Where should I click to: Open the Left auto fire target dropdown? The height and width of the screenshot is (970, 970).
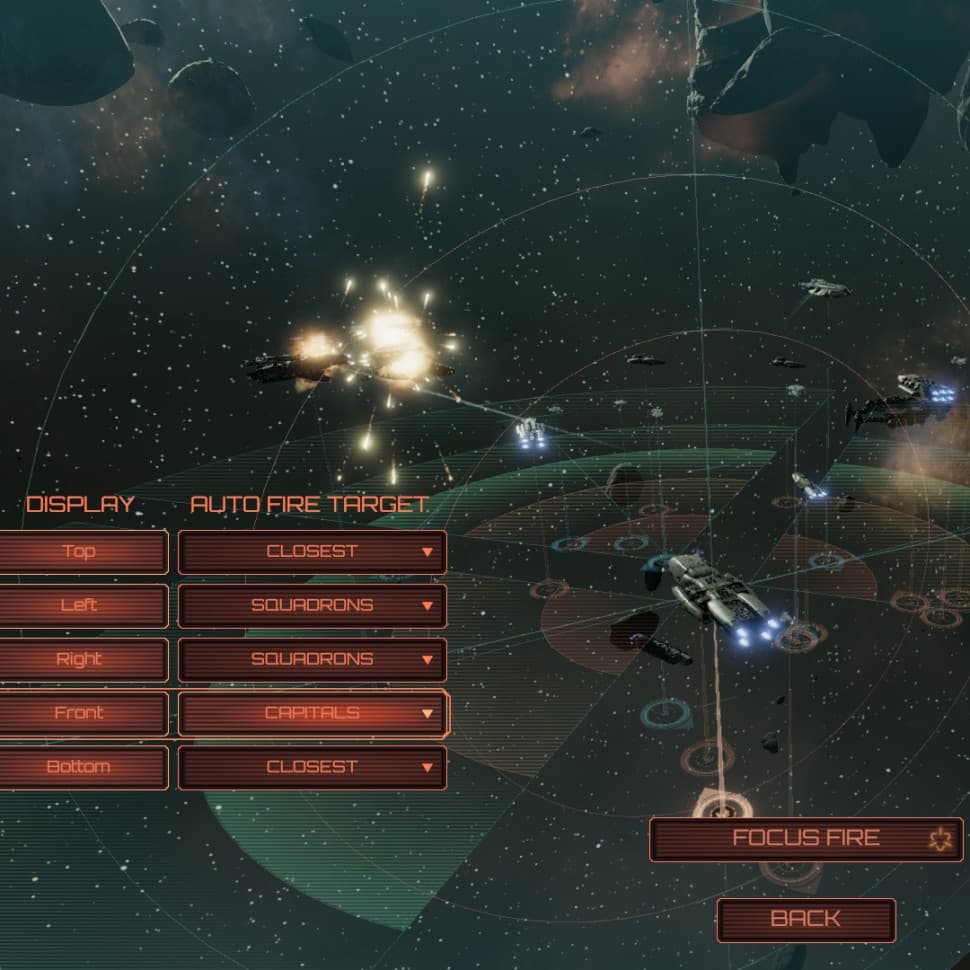[x=312, y=605]
